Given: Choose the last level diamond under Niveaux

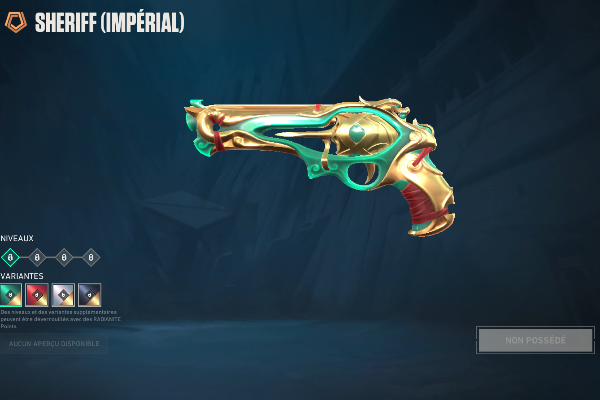Looking at the screenshot, I should tap(91, 257).
